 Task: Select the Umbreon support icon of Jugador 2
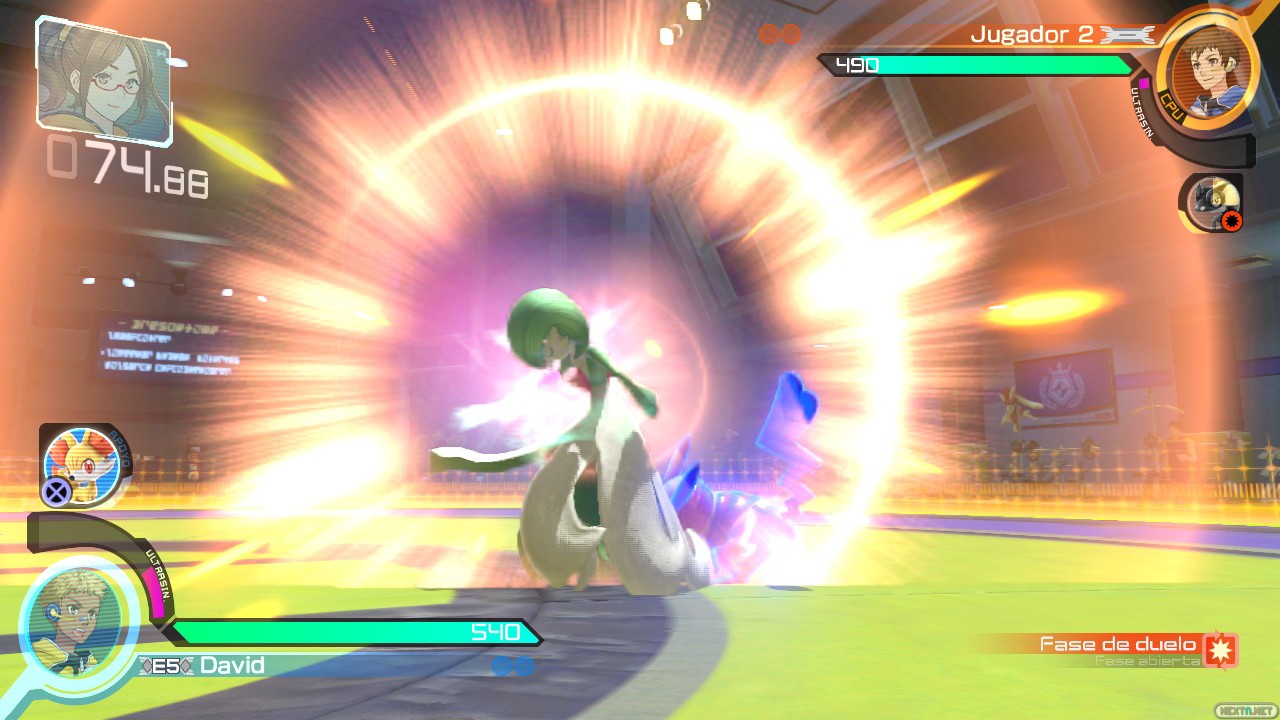[1210, 201]
